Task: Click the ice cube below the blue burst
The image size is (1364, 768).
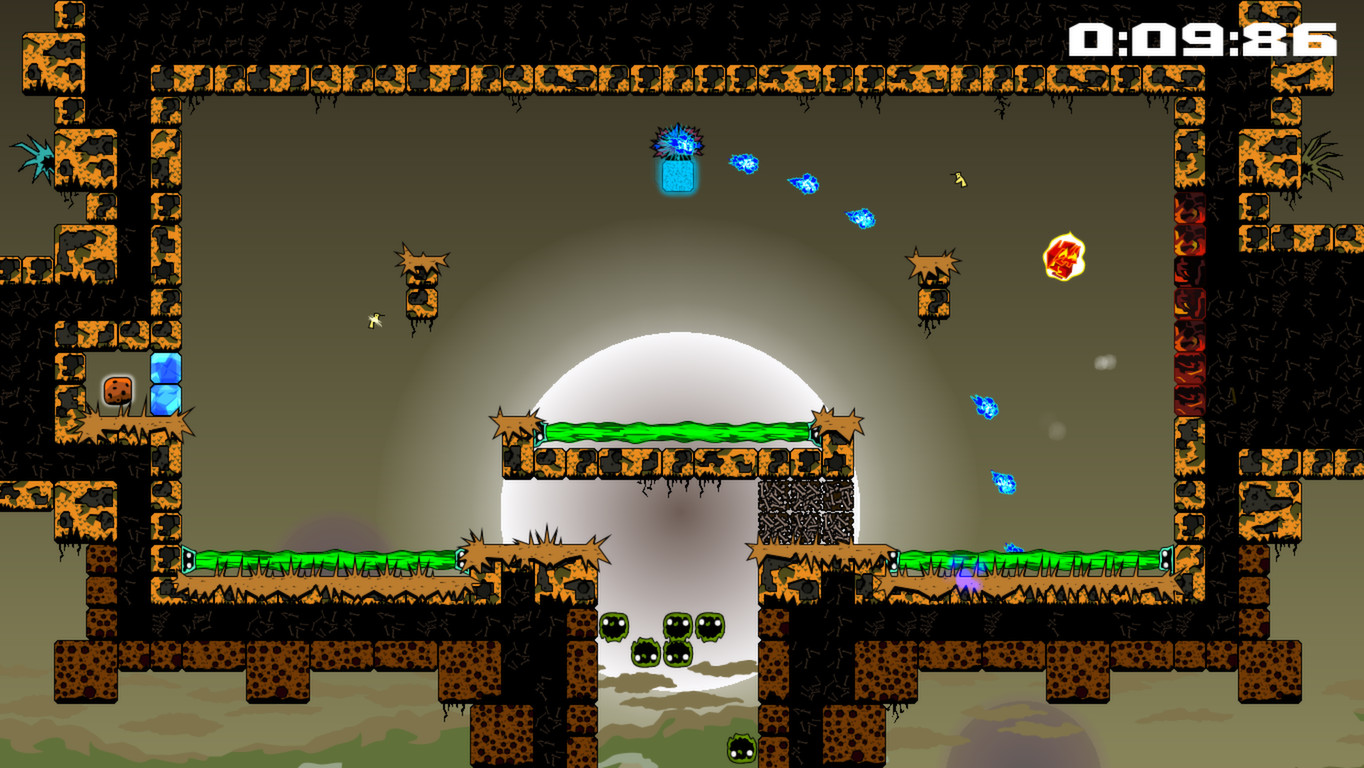Action: pos(677,176)
